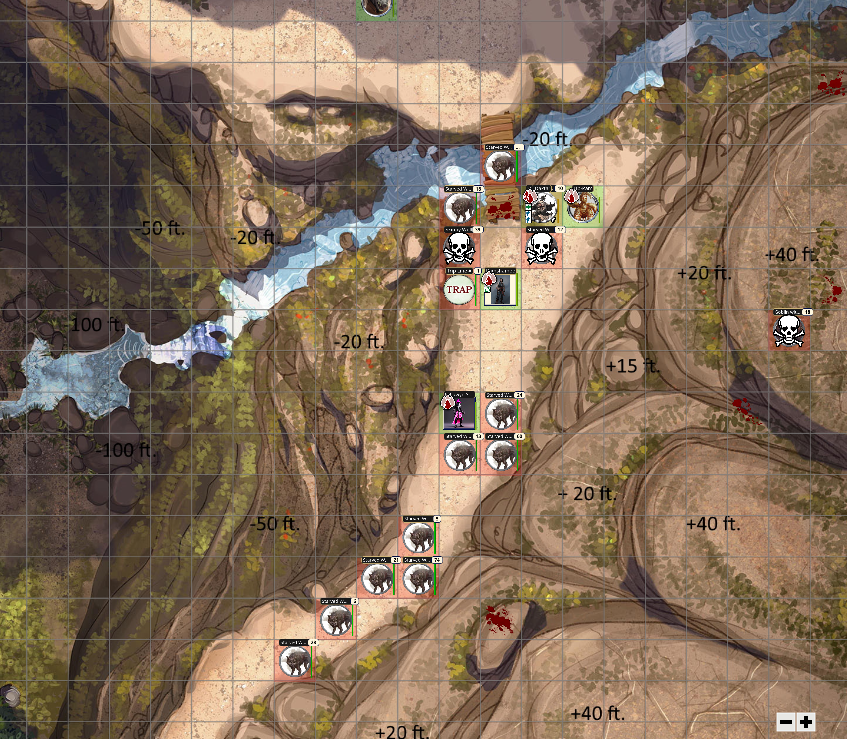Select the round TRAP token
Viewport: 847px width, 739px height.
[459, 290]
